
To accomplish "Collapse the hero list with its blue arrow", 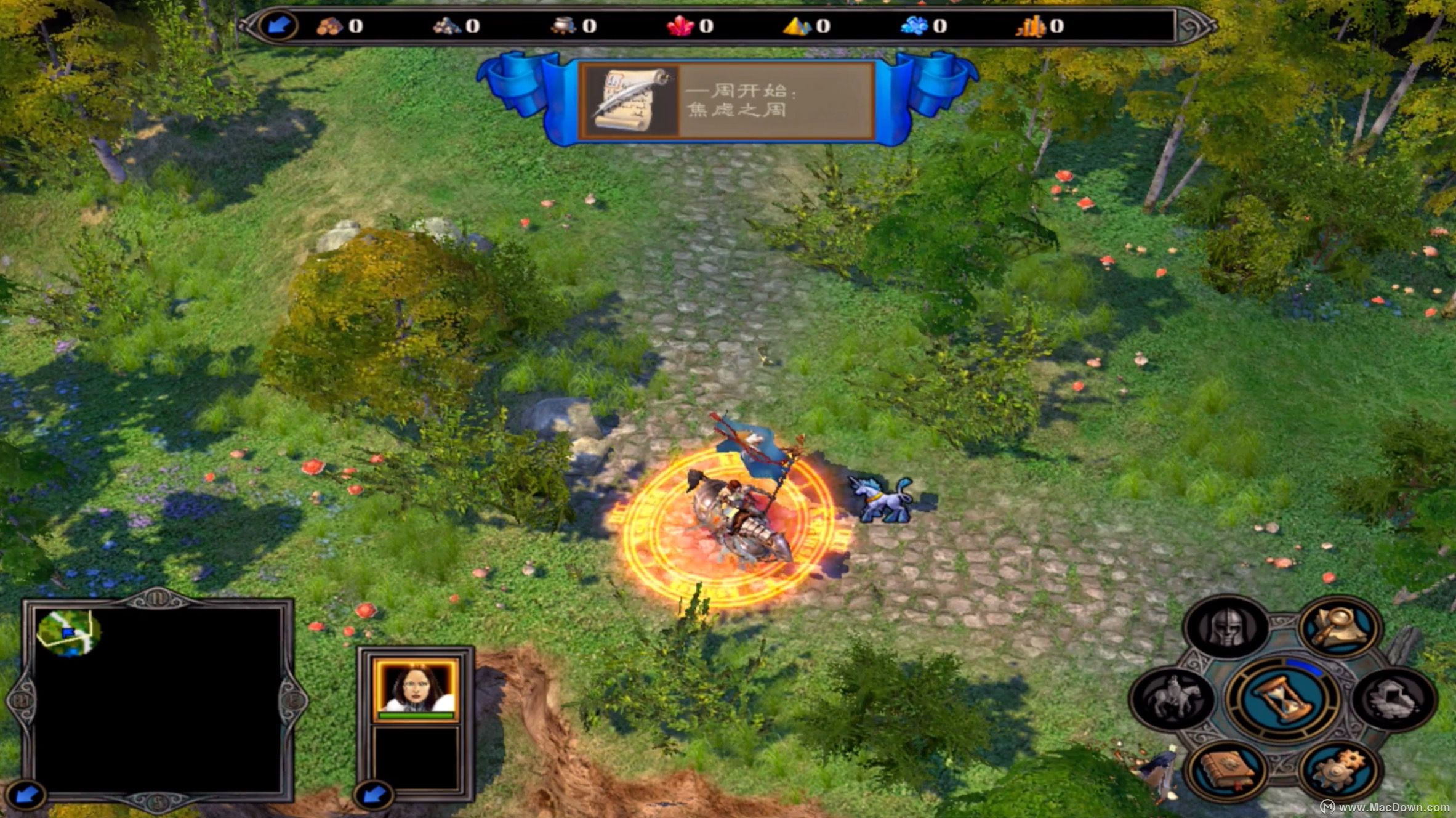I will (374, 795).
